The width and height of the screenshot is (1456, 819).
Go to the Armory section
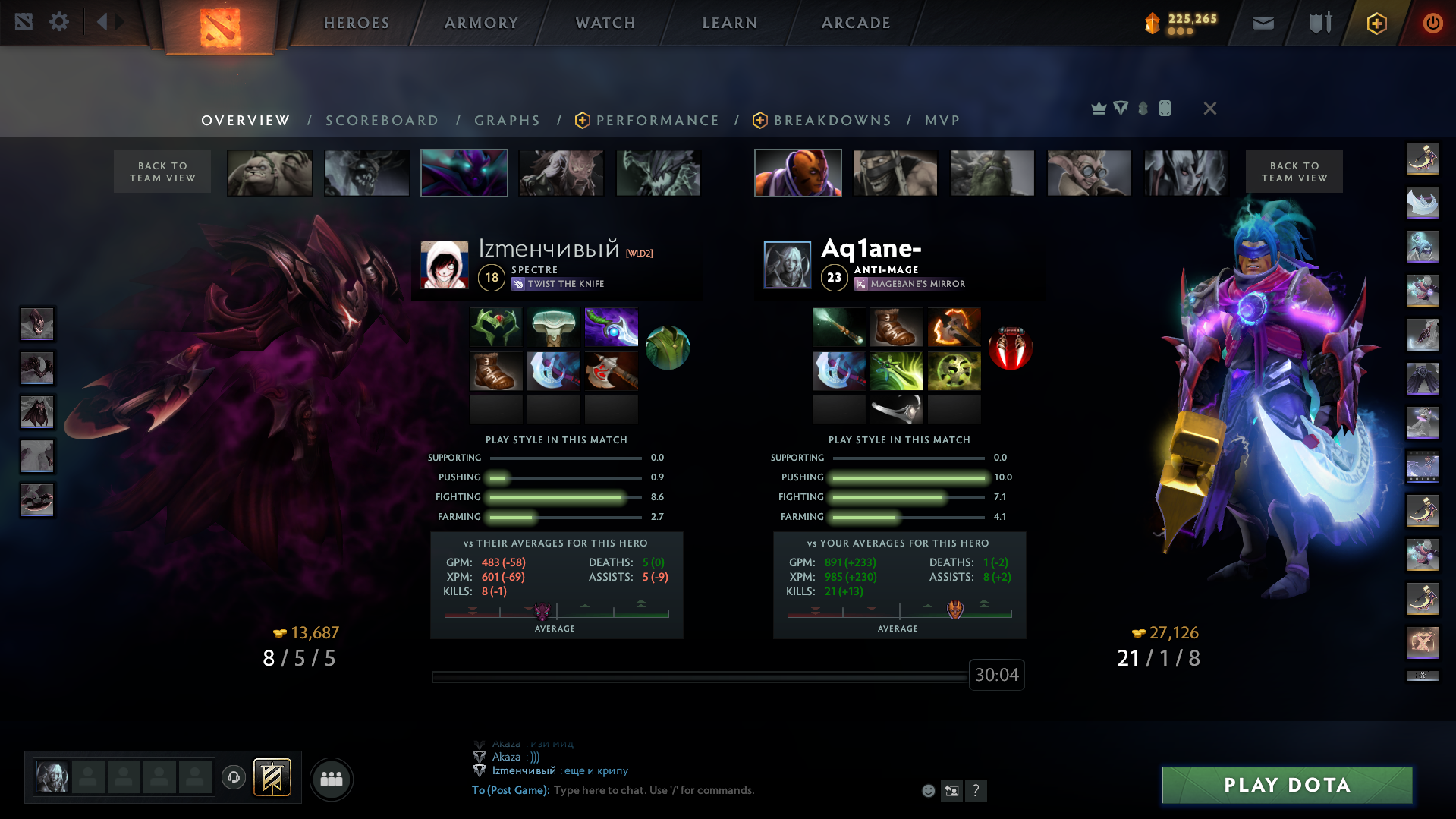tap(481, 23)
